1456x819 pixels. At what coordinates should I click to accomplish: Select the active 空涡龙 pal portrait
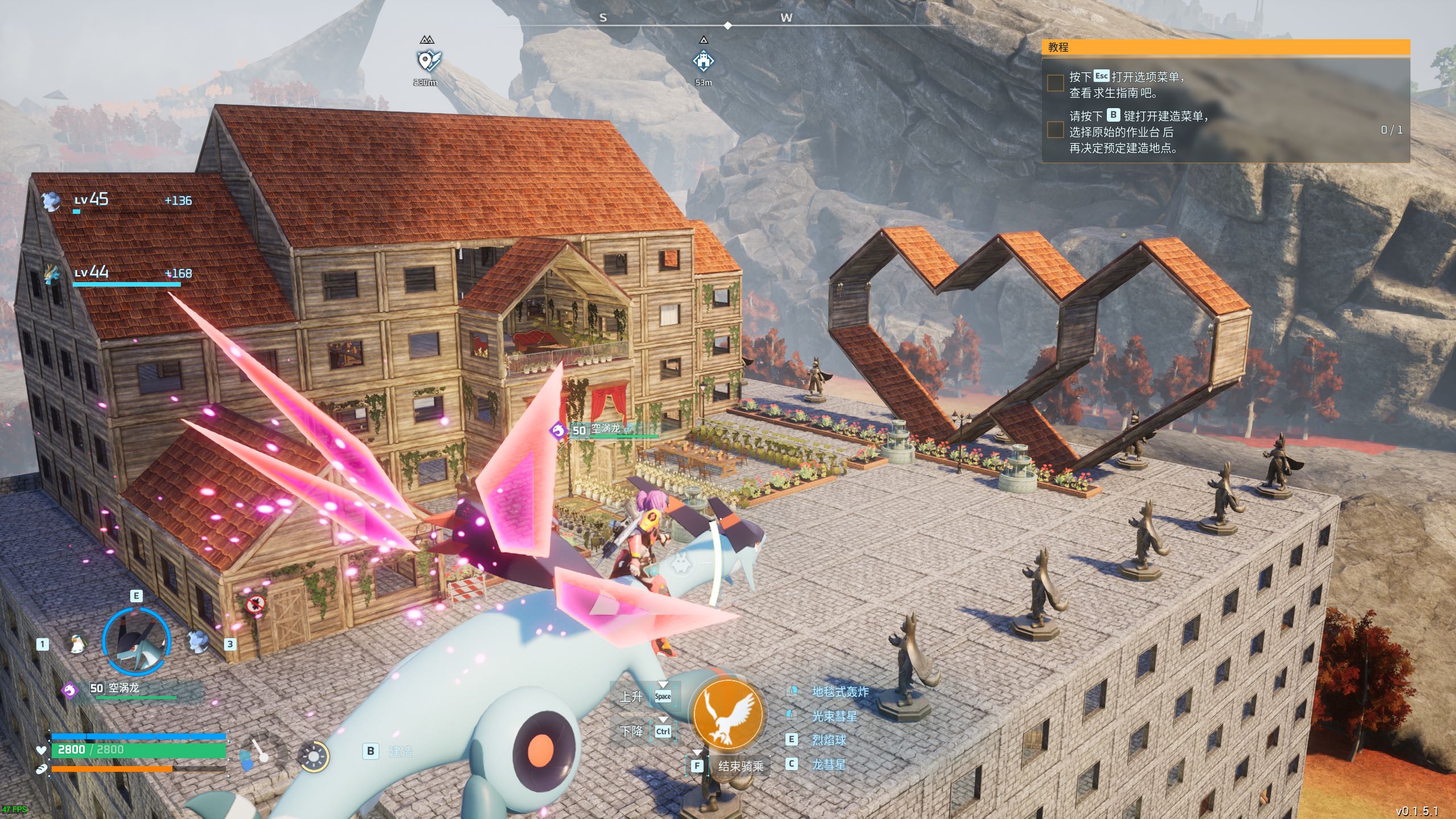coord(136,641)
